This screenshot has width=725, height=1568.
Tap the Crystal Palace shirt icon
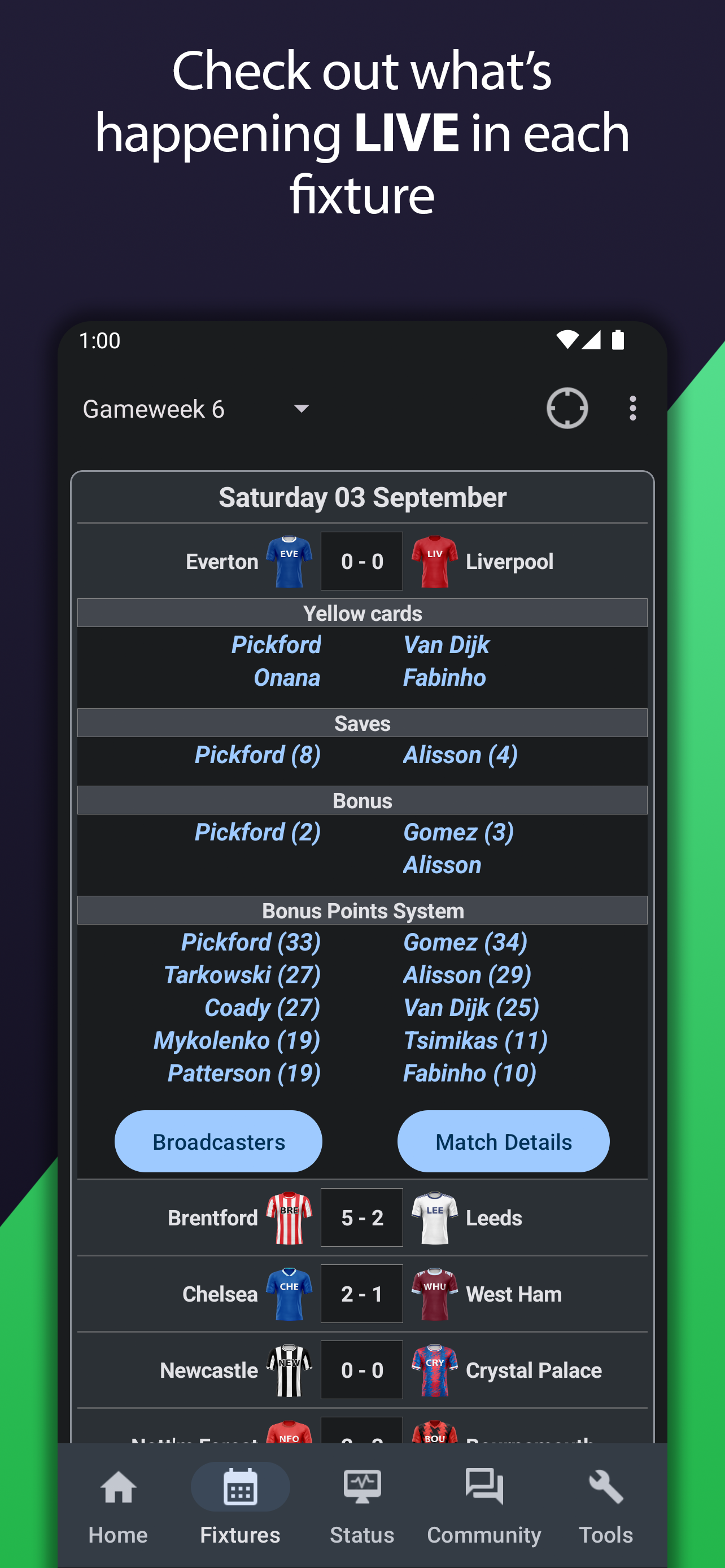tap(435, 1370)
